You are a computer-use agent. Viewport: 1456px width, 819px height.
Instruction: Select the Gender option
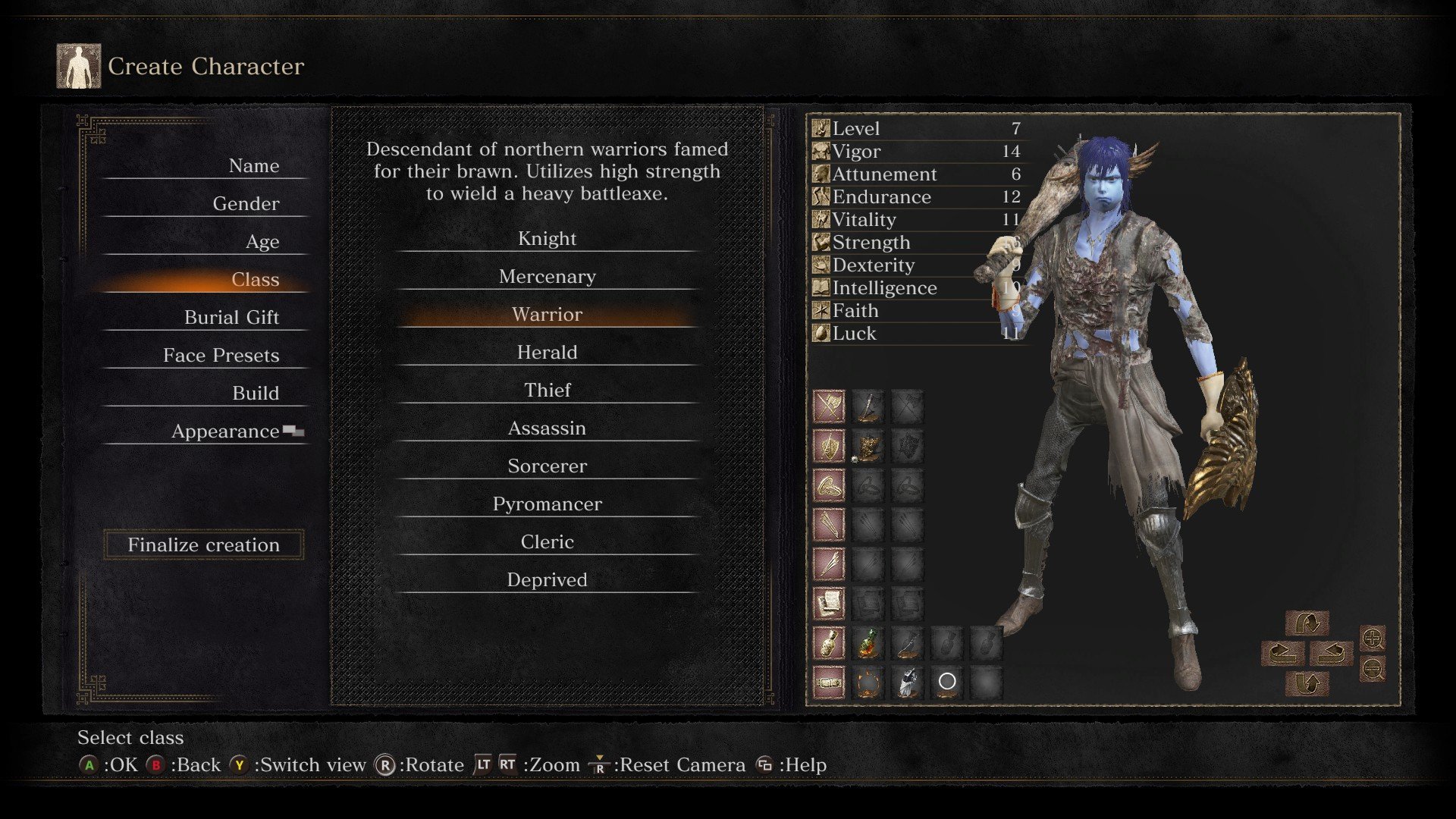click(246, 204)
